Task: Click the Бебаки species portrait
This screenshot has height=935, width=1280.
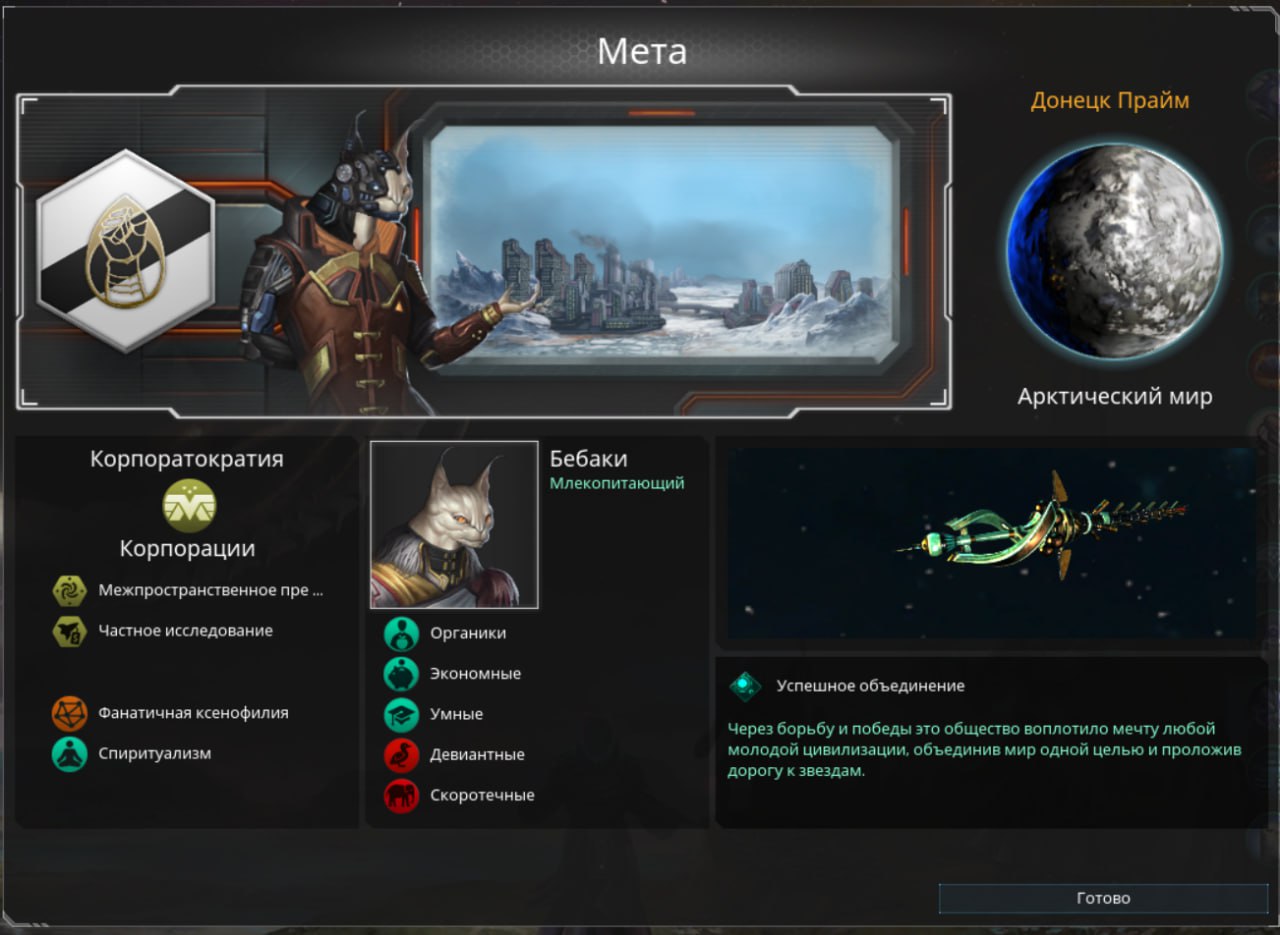Action: coord(454,525)
